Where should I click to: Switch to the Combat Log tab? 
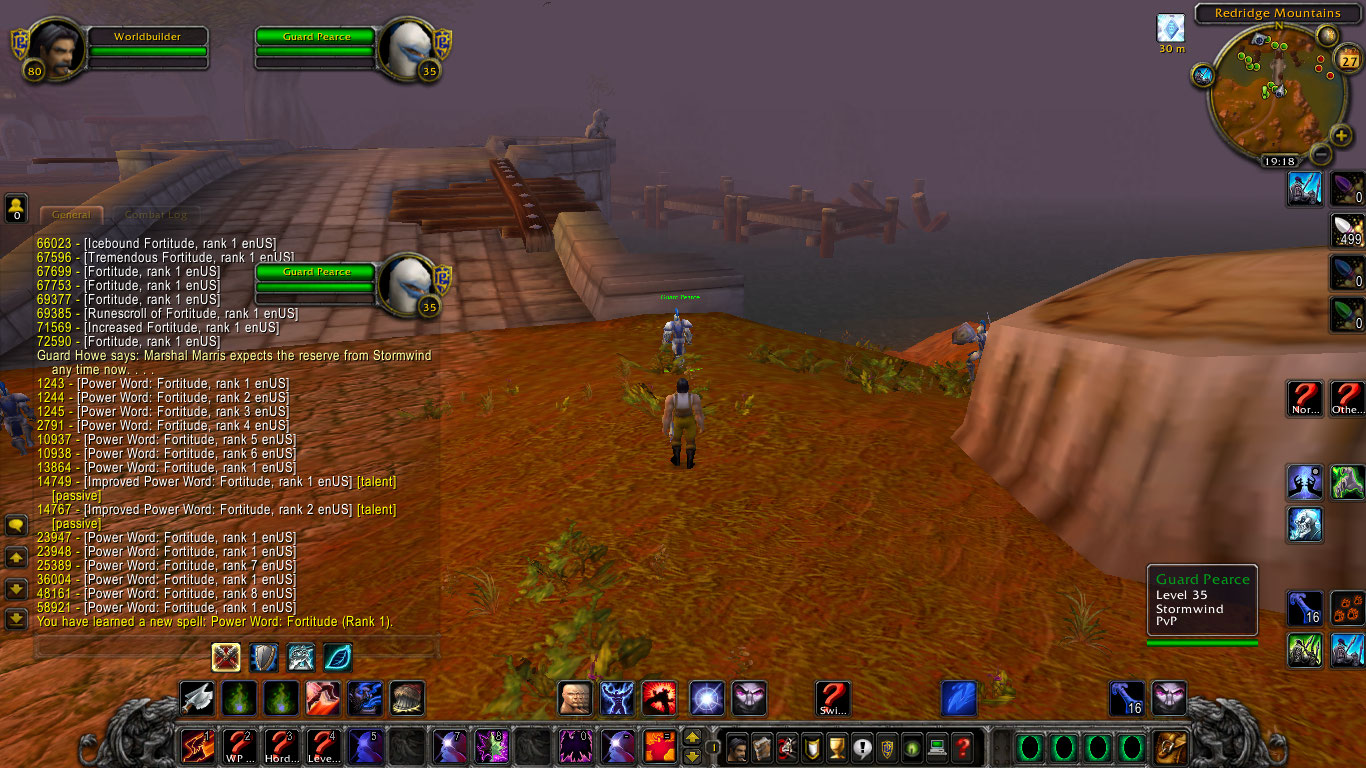coord(156,214)
